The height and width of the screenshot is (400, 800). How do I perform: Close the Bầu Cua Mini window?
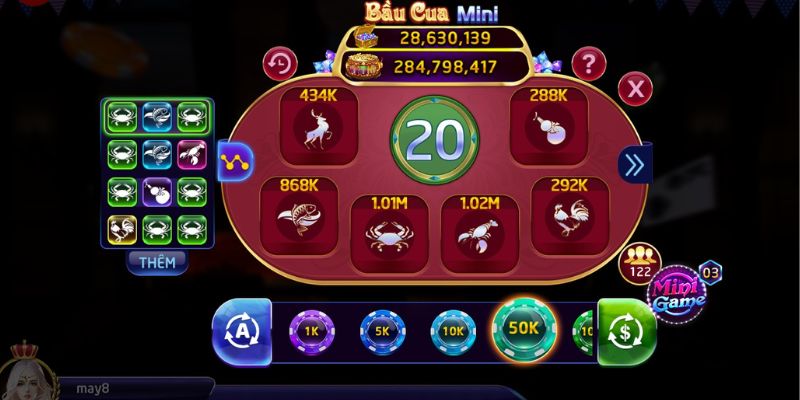(x=634, y=90)
